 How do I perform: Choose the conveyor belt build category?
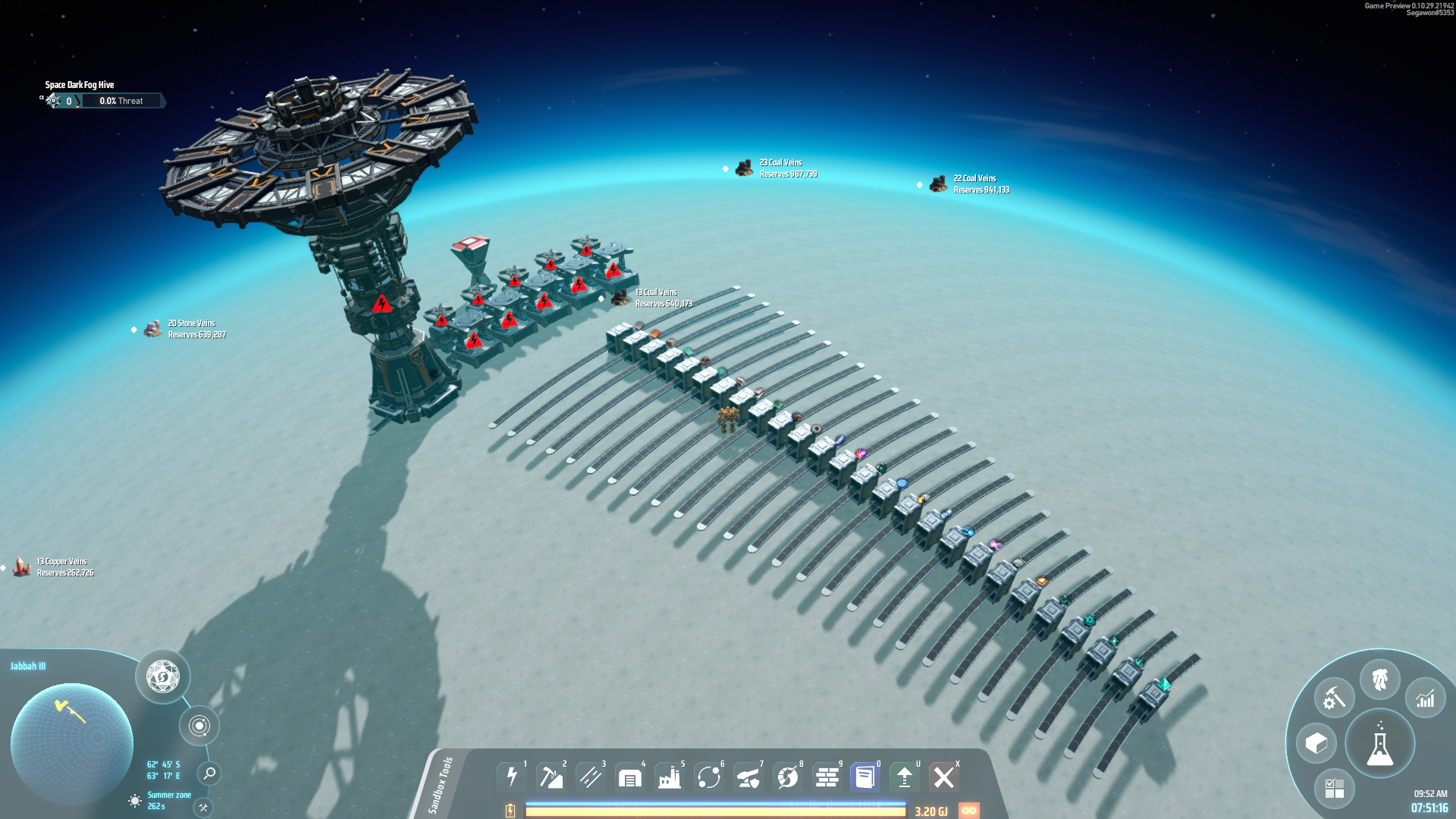pos(590,777)
